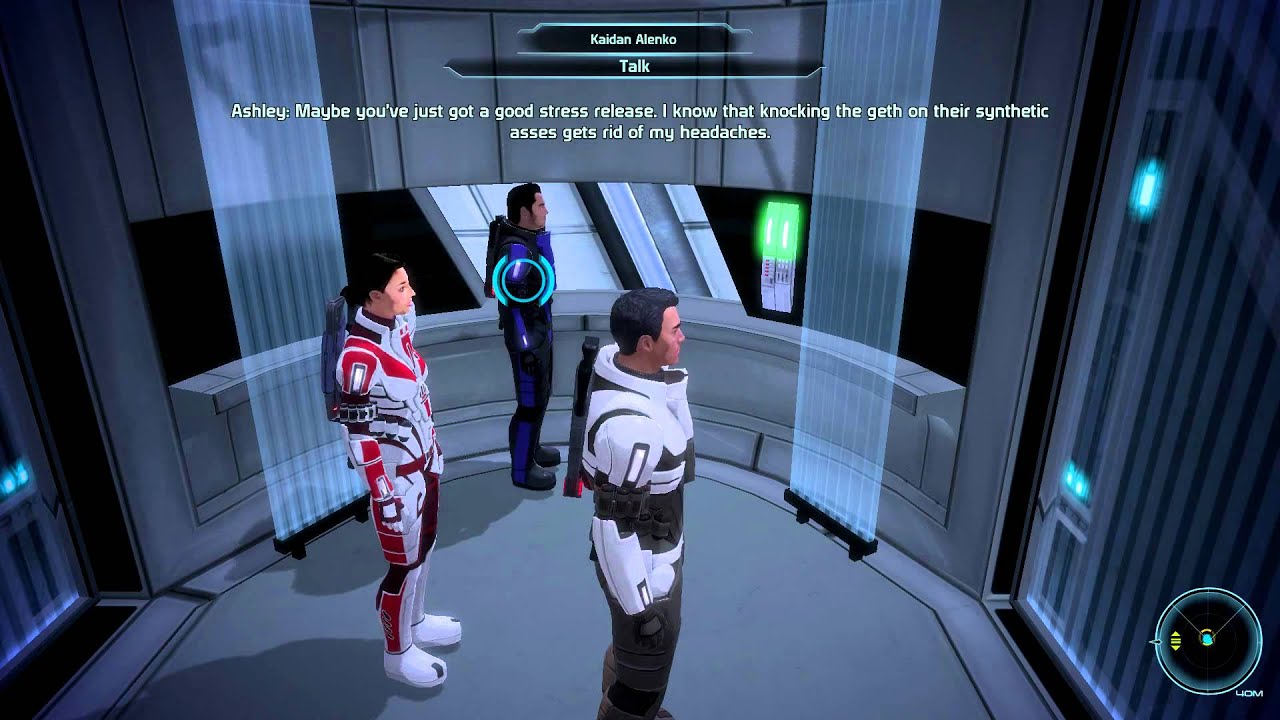Viewport: 1280px width, 720px height.
Task: Expand the Kaidan Alenko nameplate header
Action: click(x=632, y=40)
